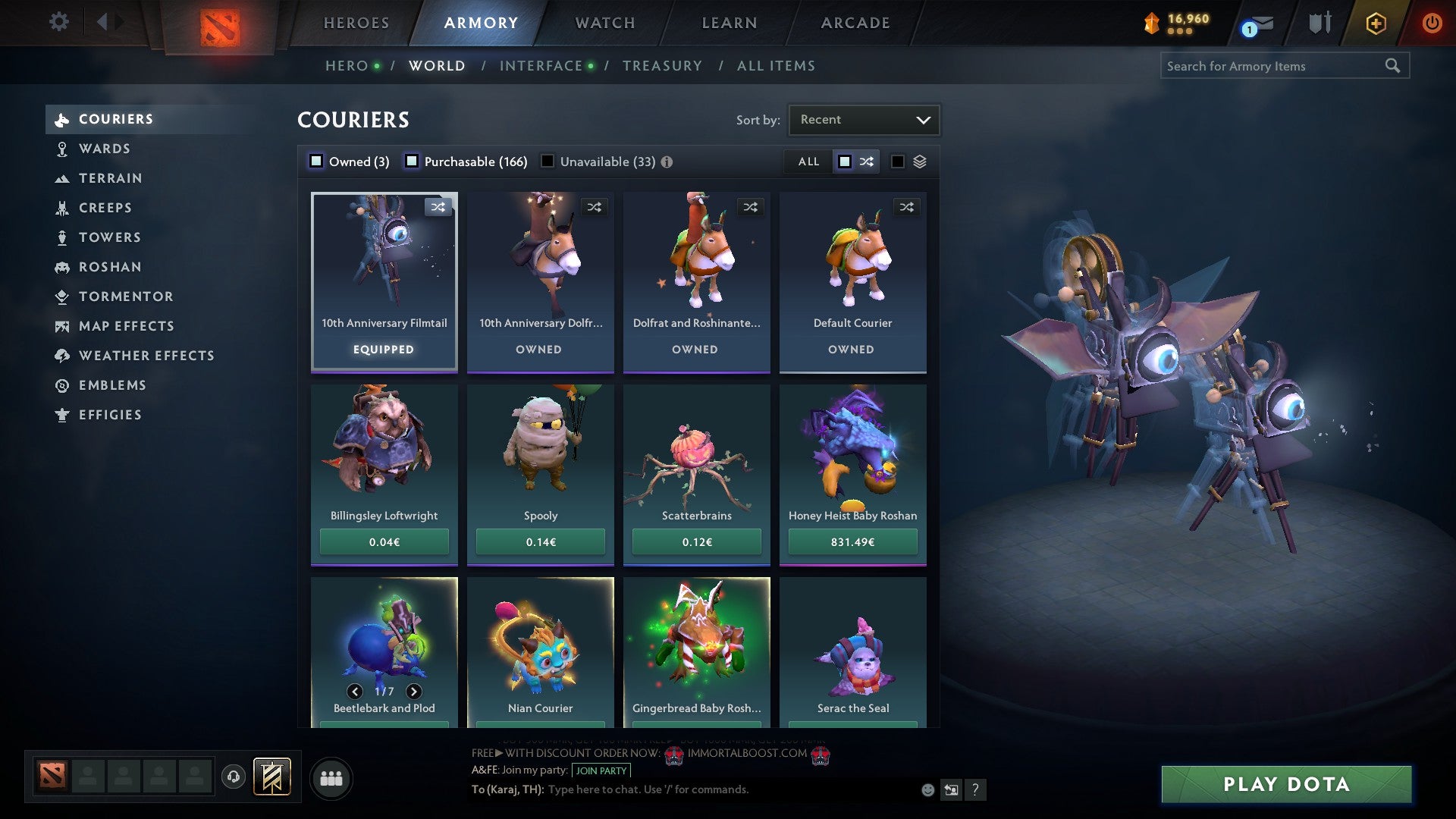Switch to the Treasury tab

663,66
